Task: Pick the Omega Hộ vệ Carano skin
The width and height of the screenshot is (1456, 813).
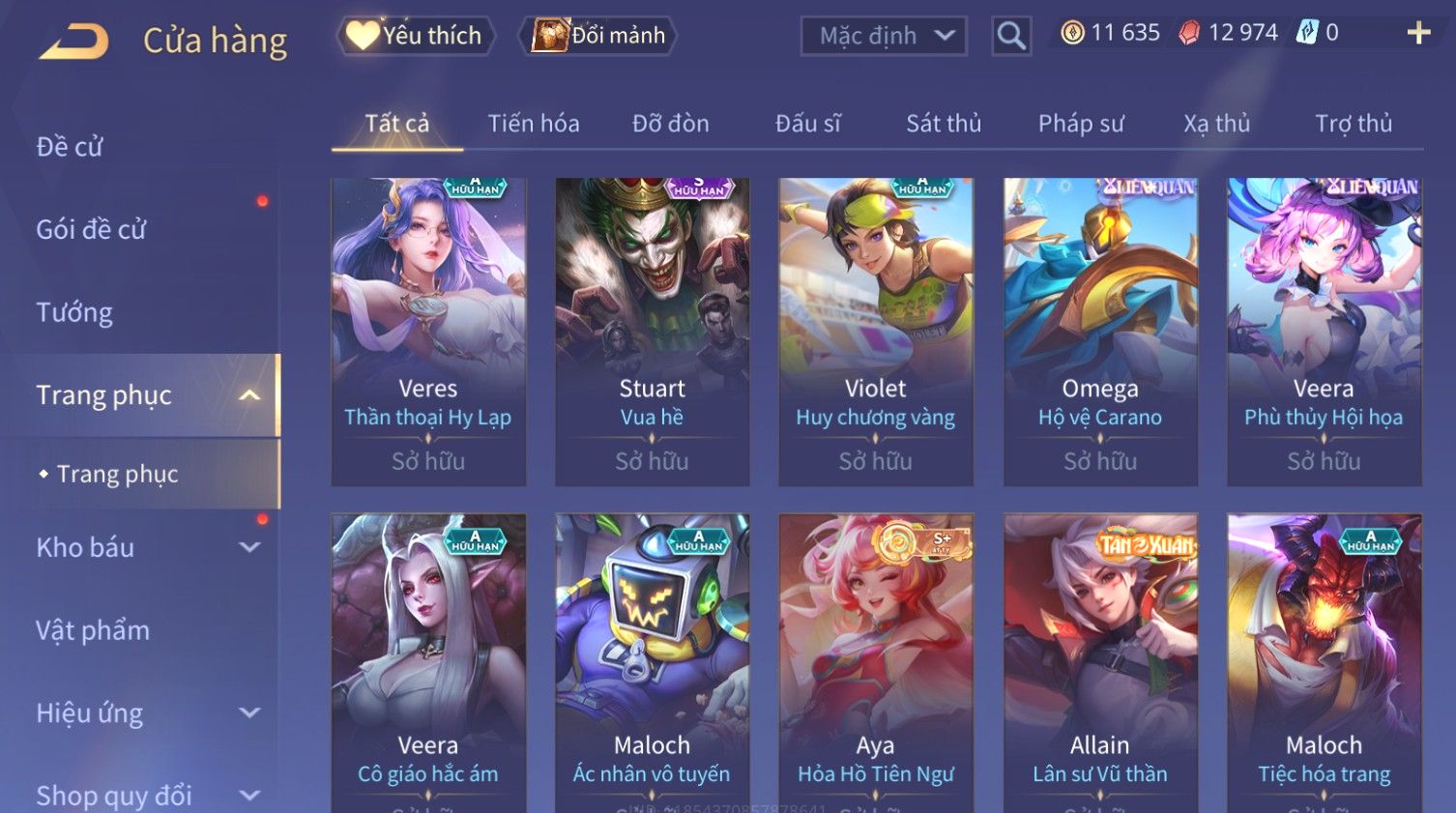Action: tap(1099, 329)
